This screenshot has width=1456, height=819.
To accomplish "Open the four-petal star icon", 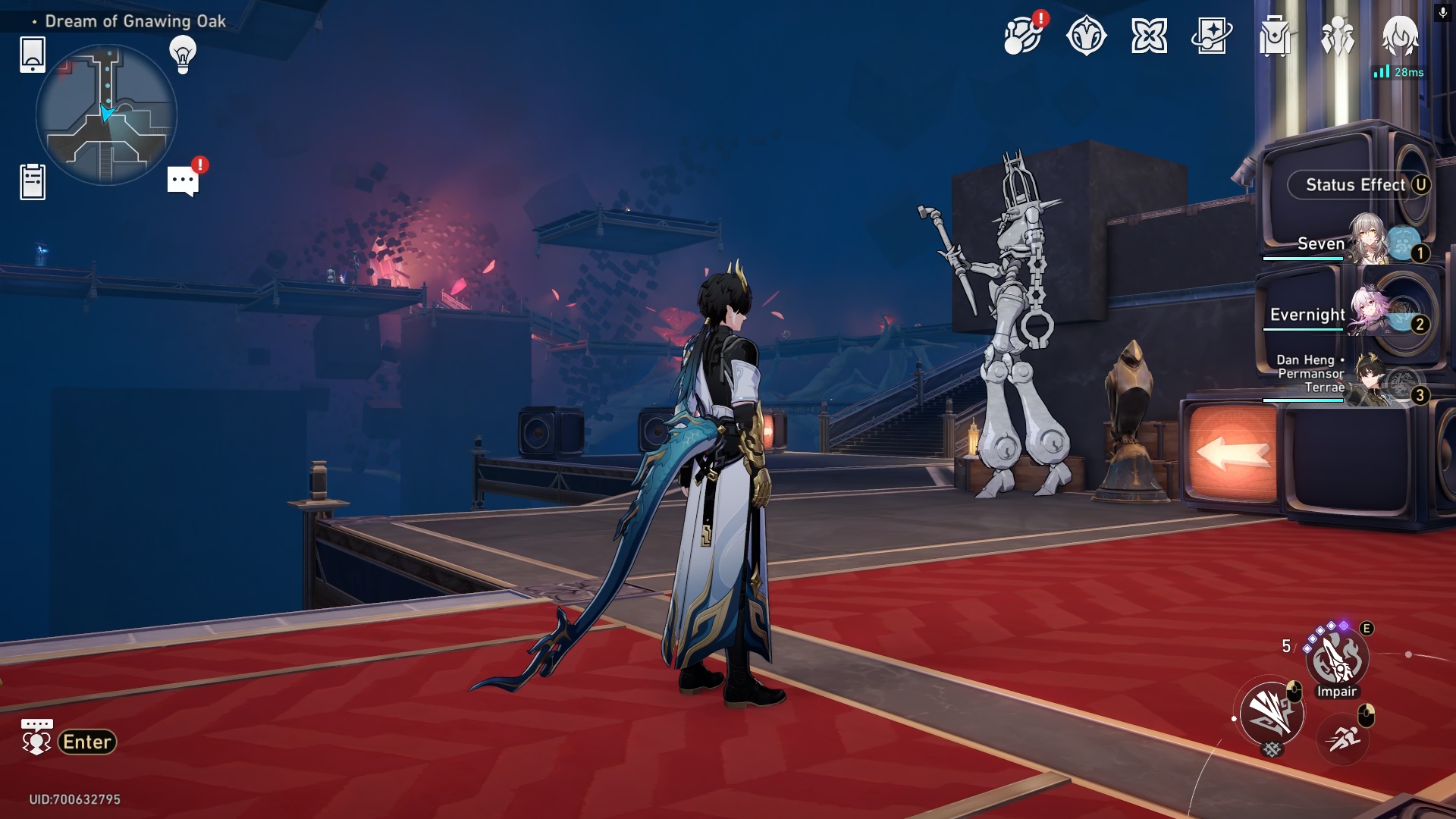I will tap(1149, 36).
